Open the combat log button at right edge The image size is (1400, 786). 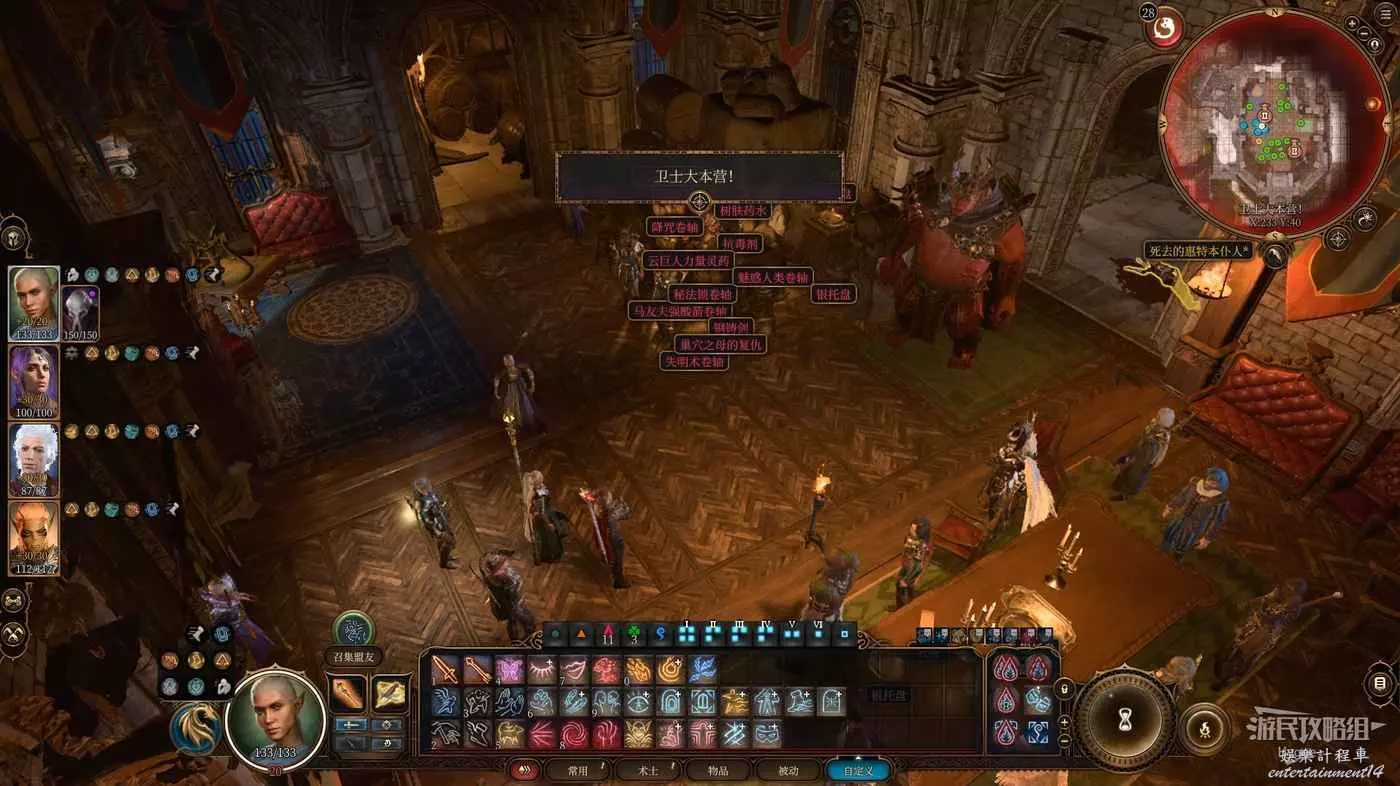pyautogui.click(x=1380, y=685)
